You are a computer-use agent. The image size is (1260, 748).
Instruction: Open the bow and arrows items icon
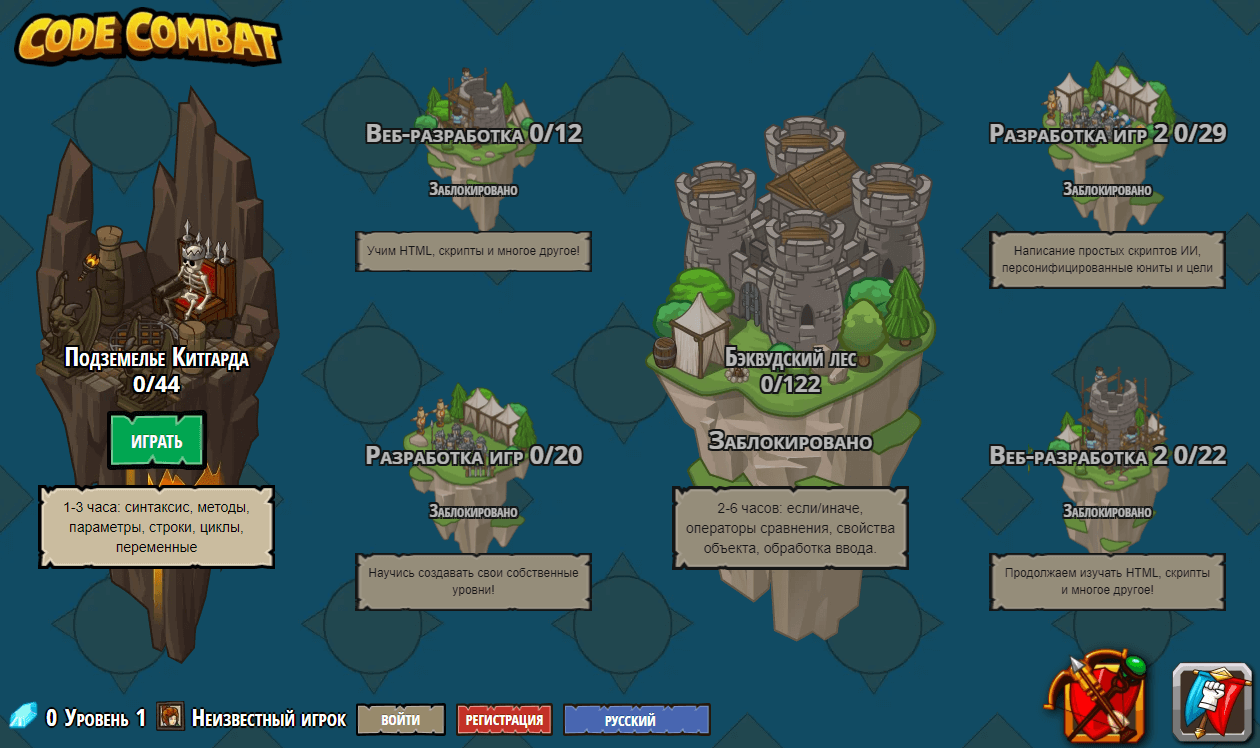point(1097,696)
